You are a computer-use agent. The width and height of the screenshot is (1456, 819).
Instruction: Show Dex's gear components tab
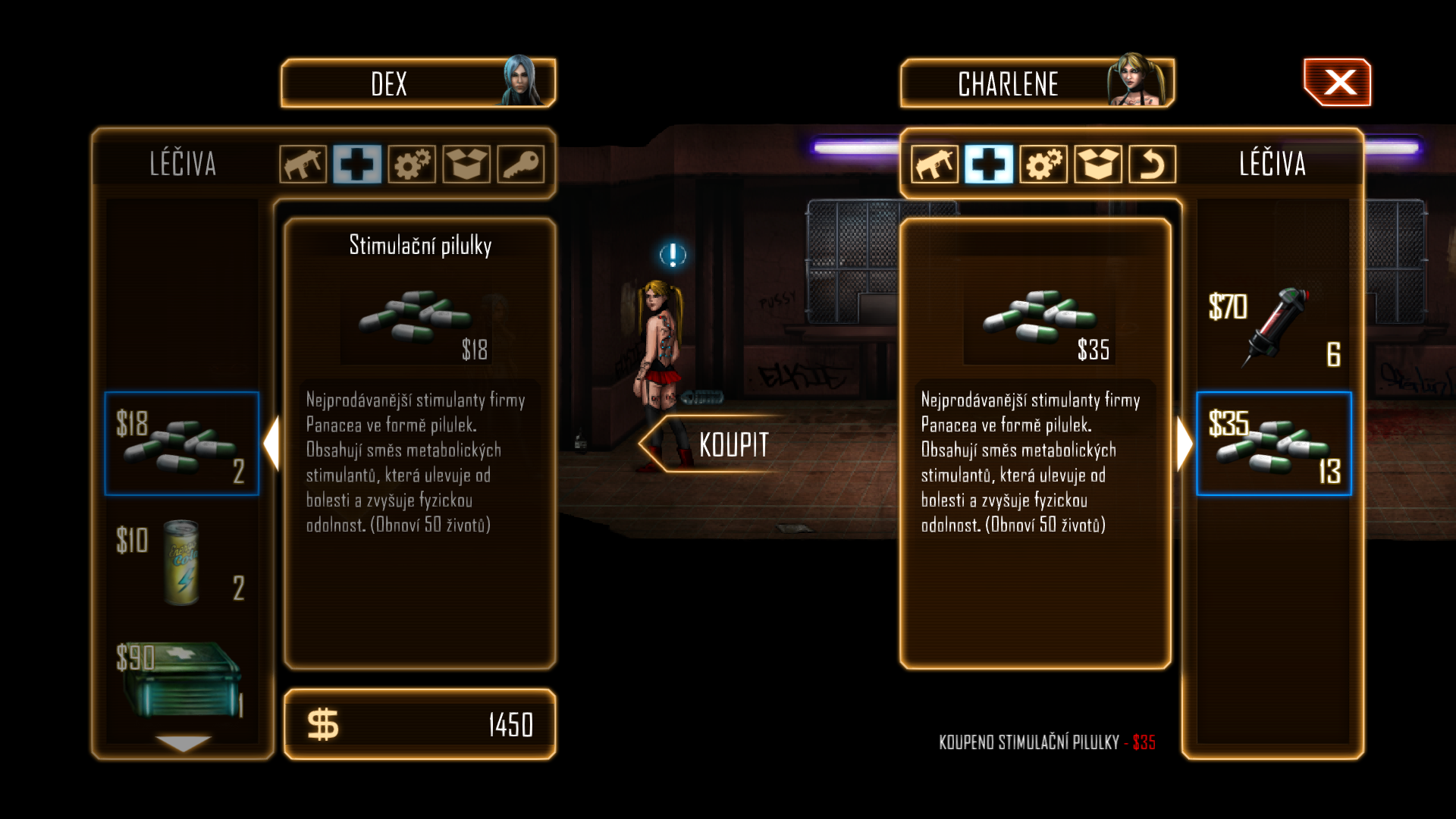412,164
